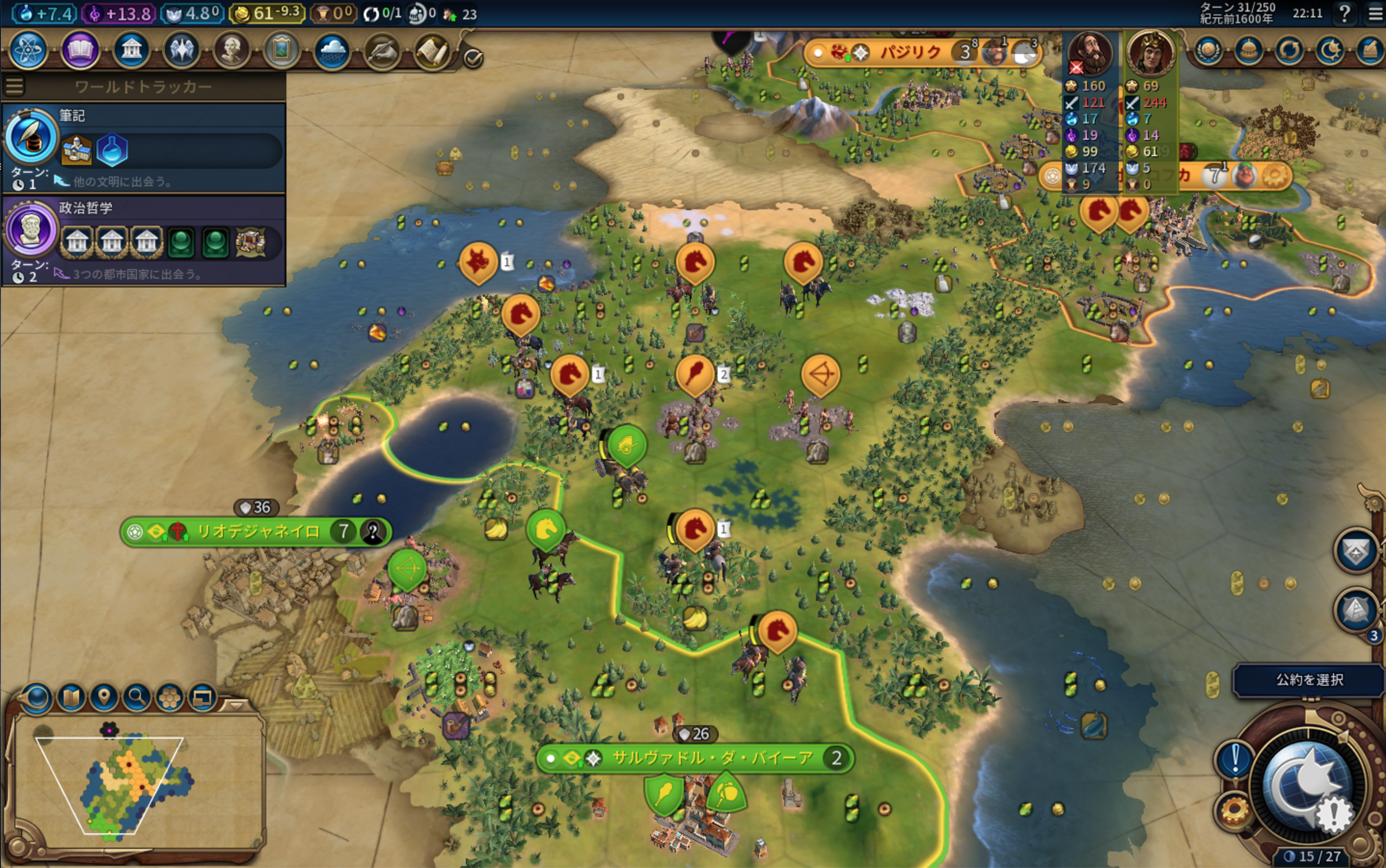
Task: Show the government screen with temple icon
Action: 132,51
